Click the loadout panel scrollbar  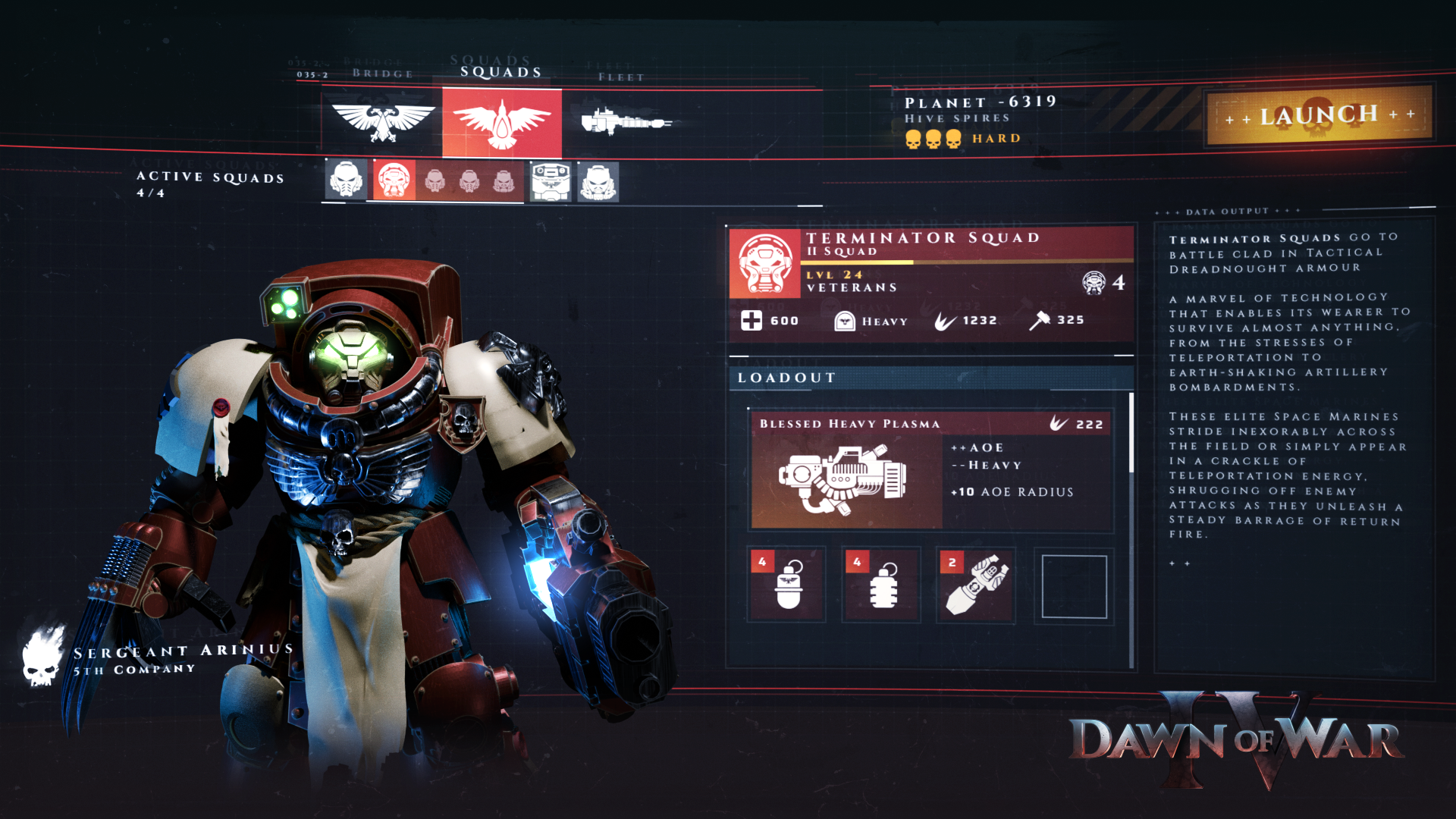1131,434
